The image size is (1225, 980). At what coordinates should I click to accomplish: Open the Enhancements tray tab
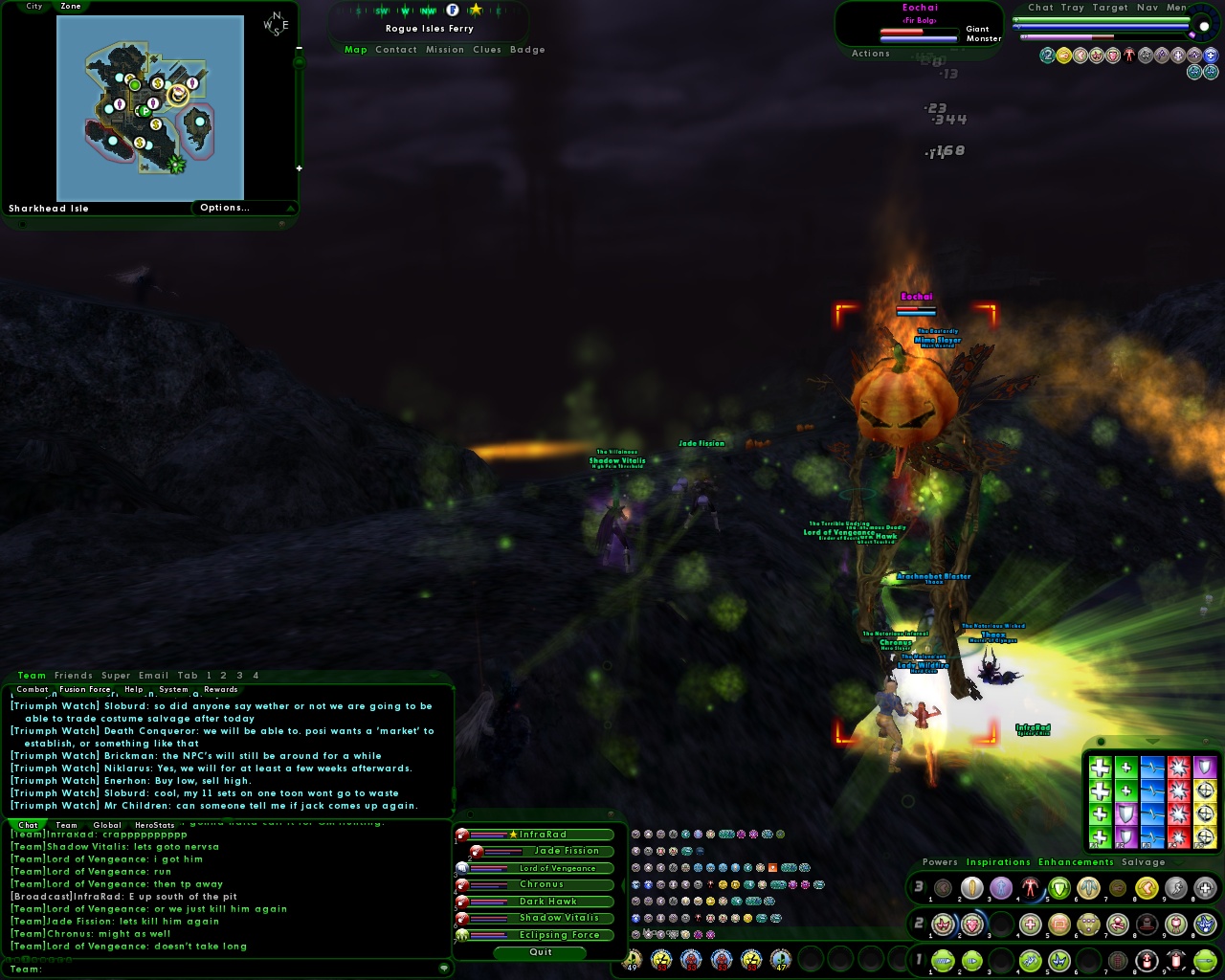(x=1076, y=862)
